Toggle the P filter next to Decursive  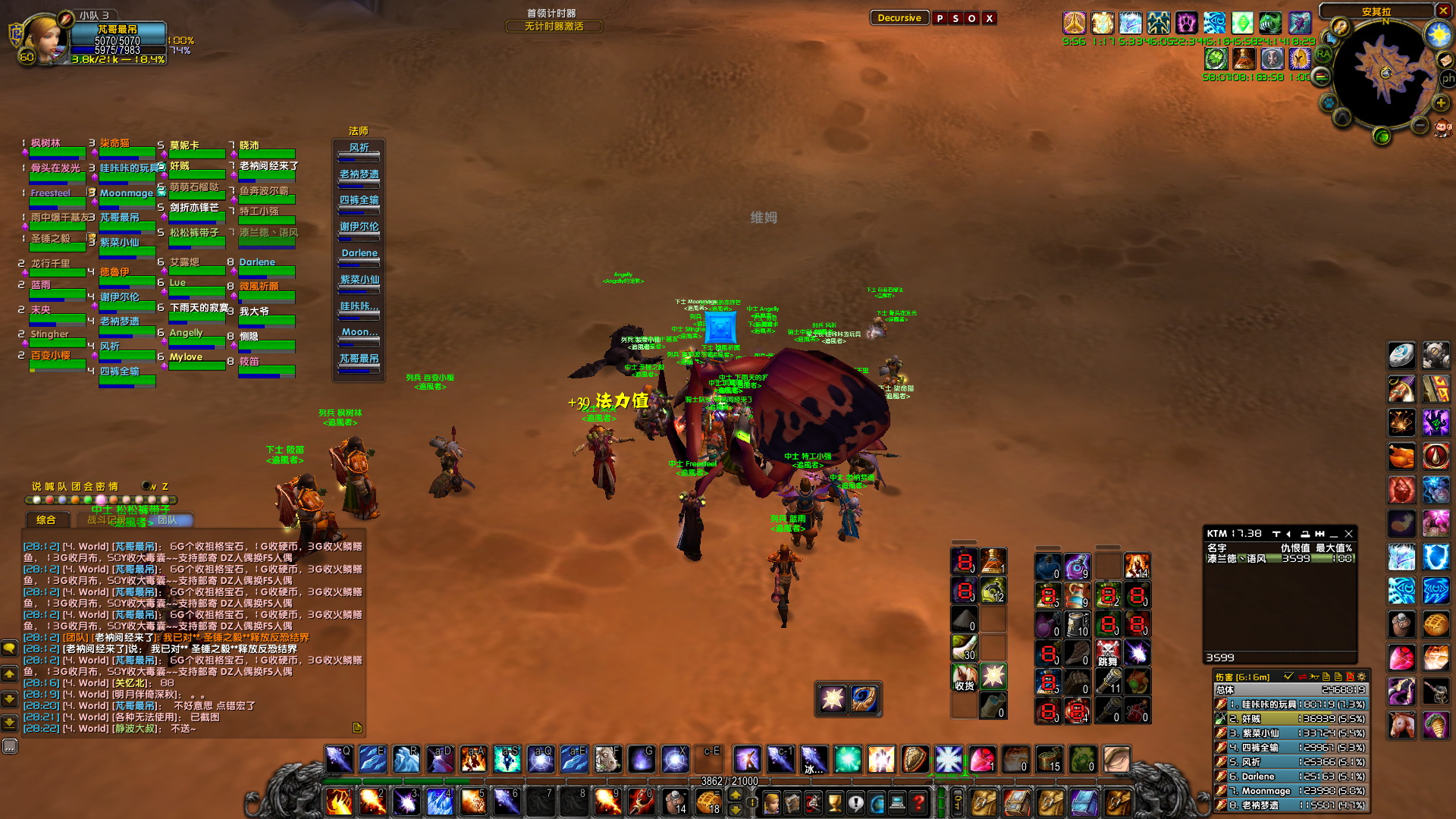(x=940, y=18)
